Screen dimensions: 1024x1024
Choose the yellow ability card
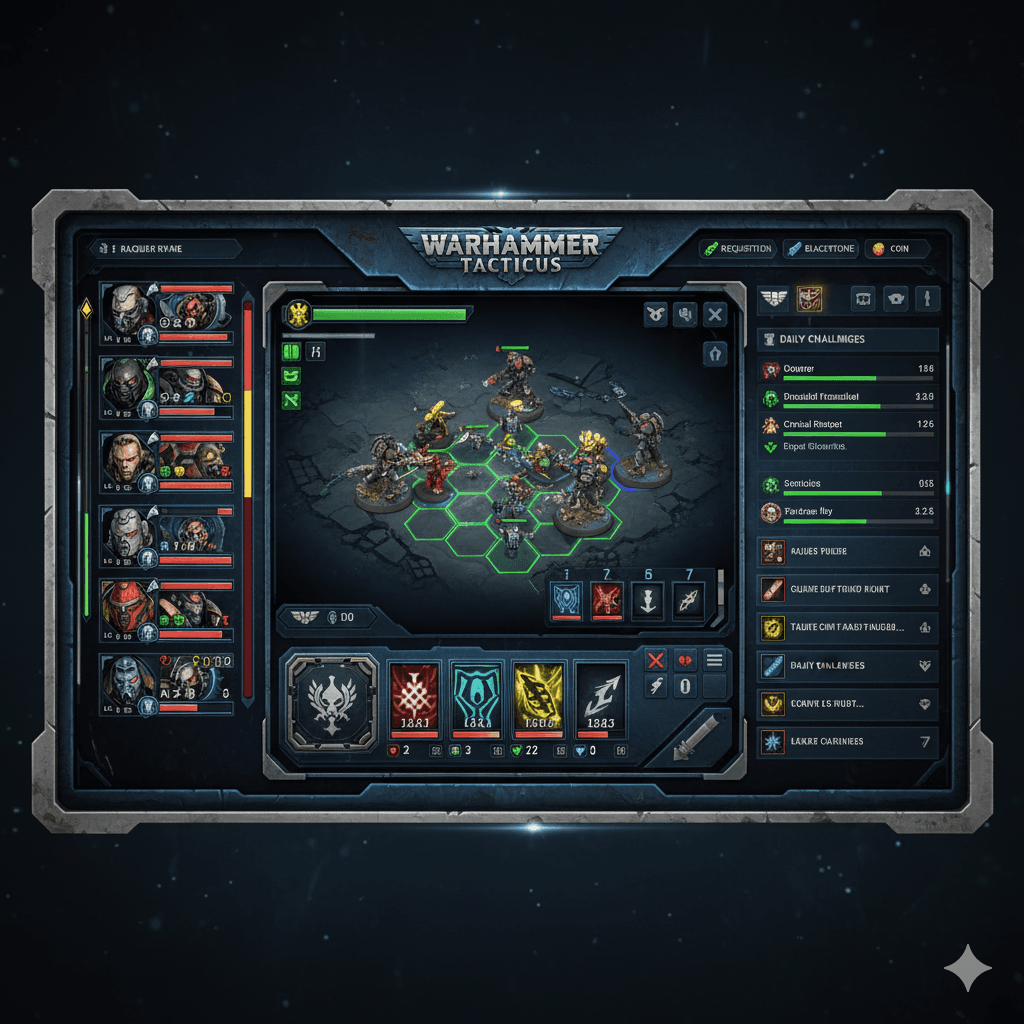tap(538, 699)
